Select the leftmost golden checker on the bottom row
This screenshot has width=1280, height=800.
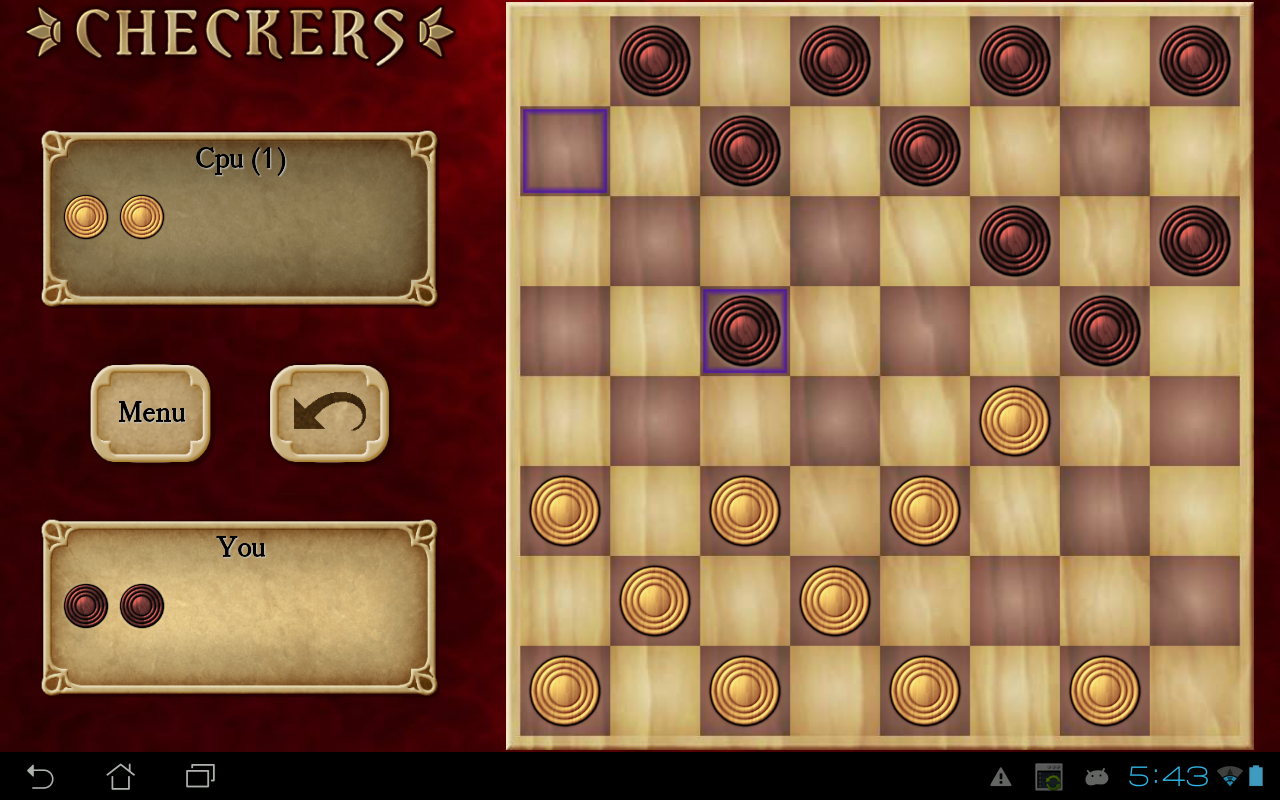tap(564, 690)
